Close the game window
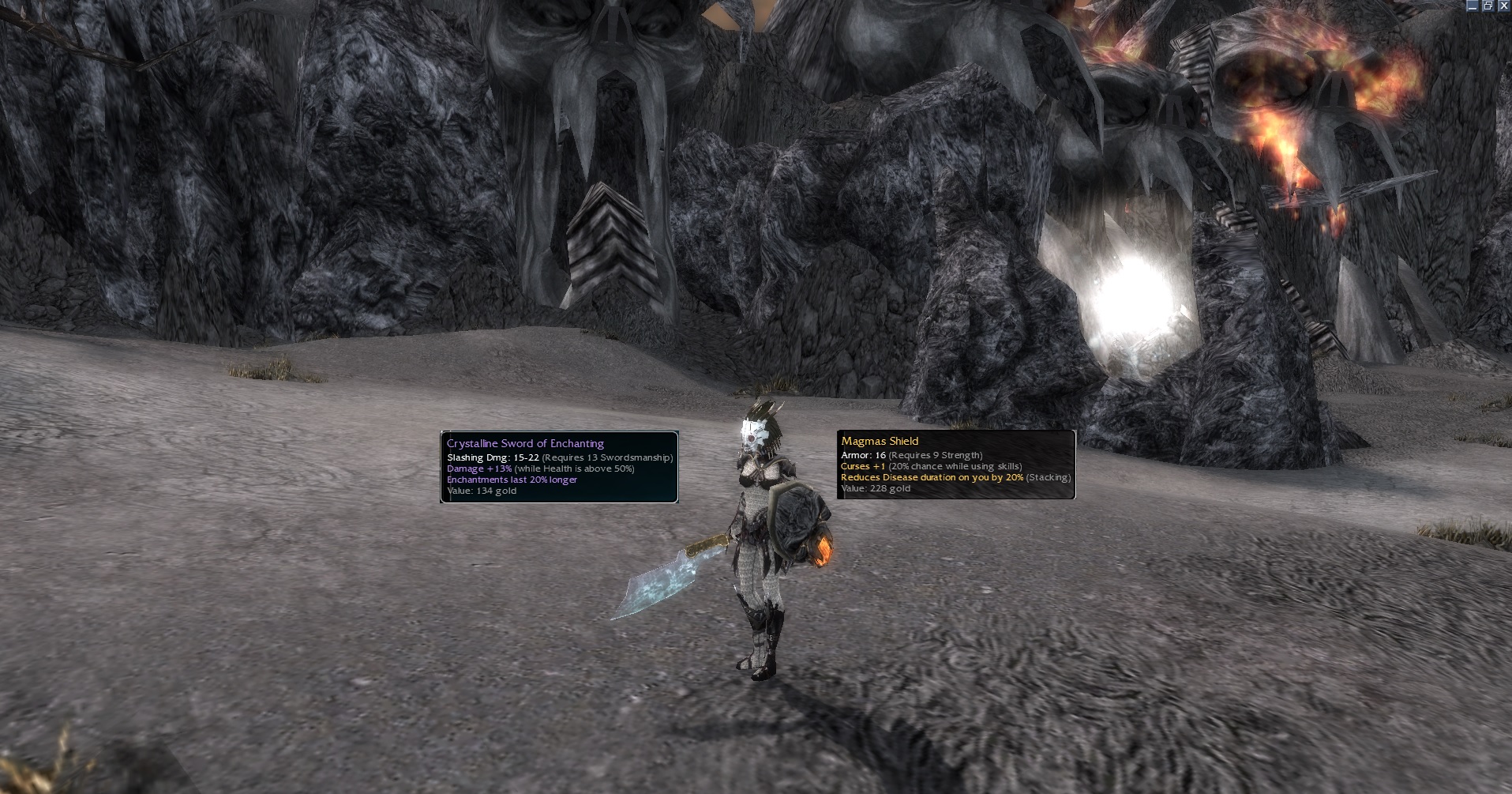 1503,6
